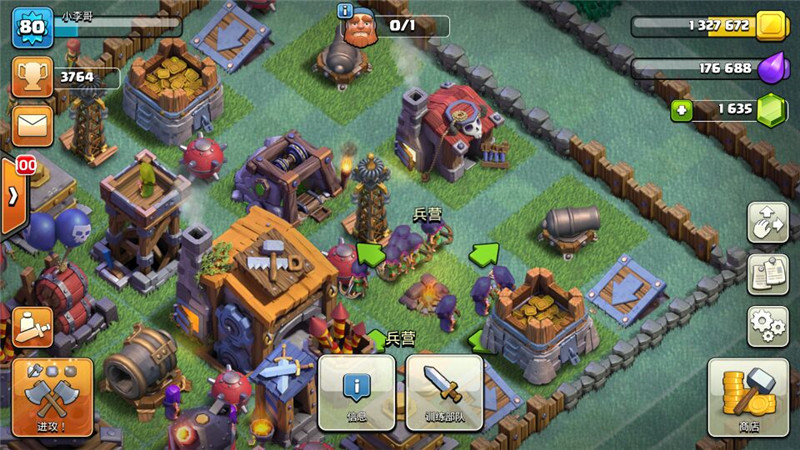
Task: Show master builder info via blue i icon
Action: (346, 11)
